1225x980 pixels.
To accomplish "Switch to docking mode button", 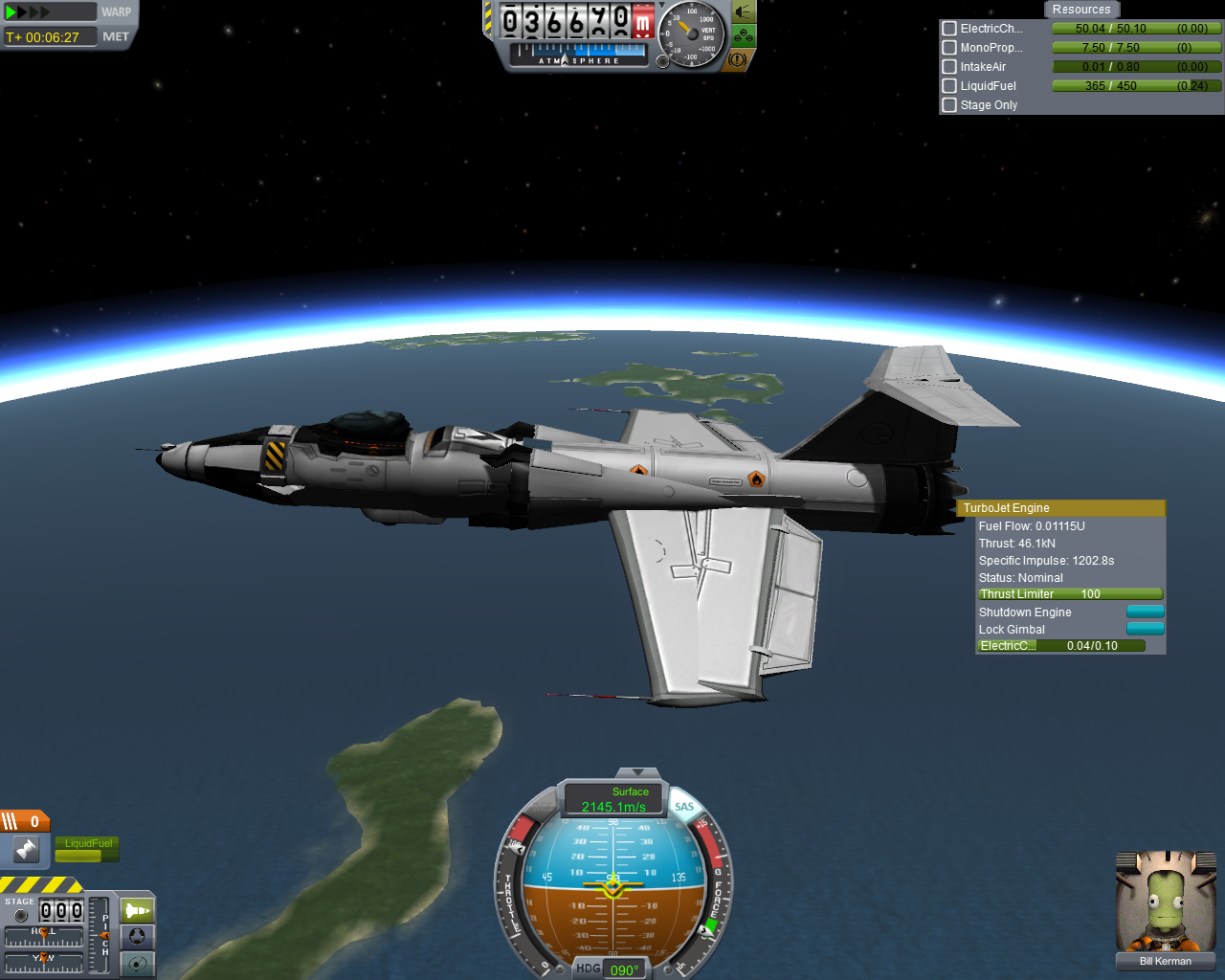I will point(138,937).
